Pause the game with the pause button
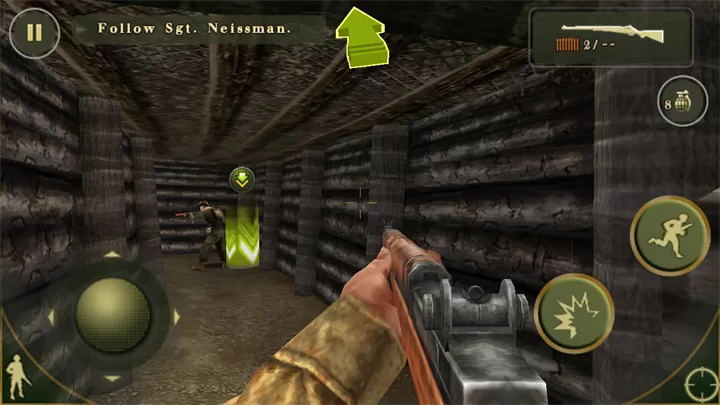This screenshot has height=405, width=720. coord(34,31)
